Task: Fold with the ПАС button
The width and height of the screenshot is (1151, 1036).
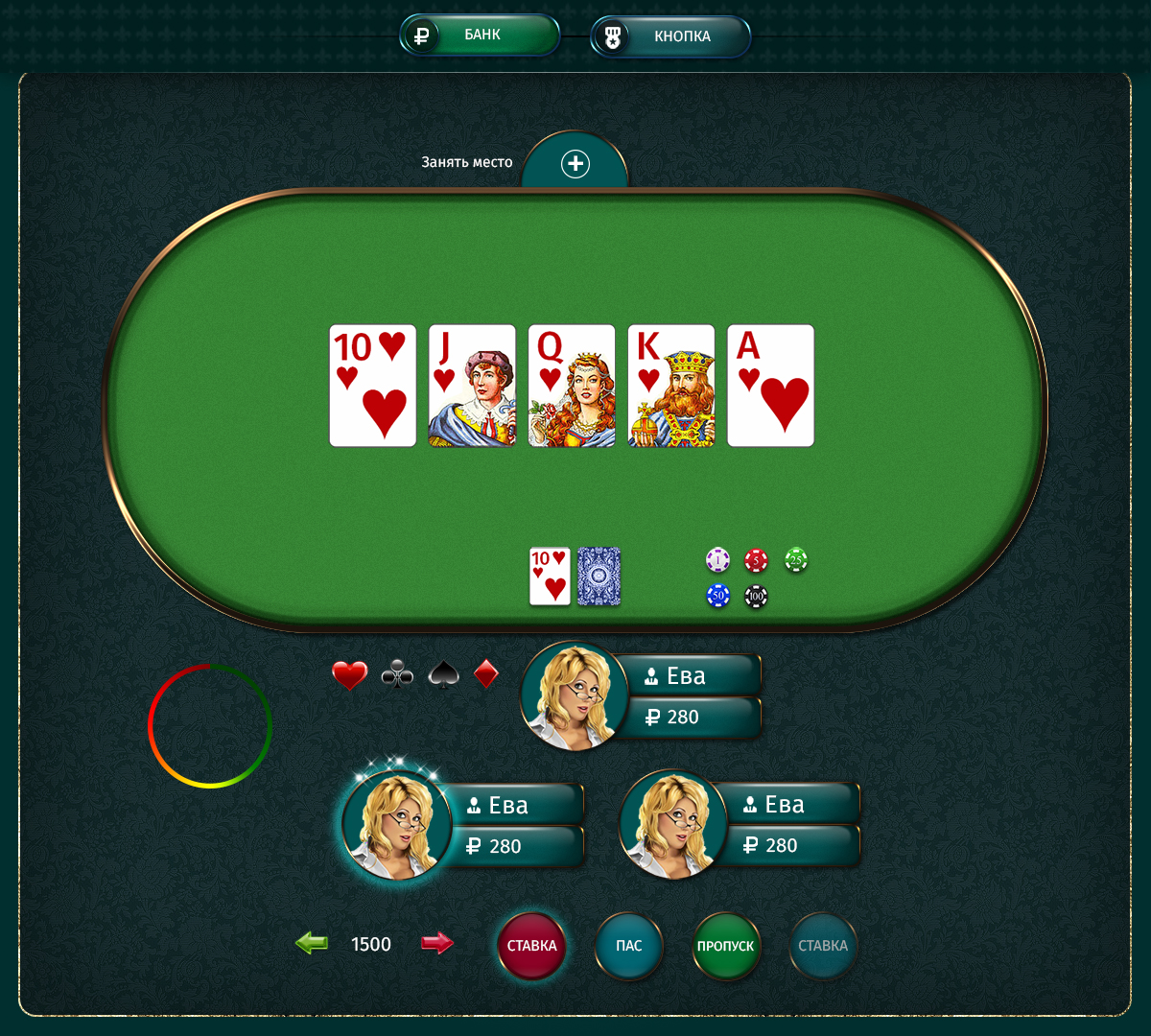Action: pos(629,946)
